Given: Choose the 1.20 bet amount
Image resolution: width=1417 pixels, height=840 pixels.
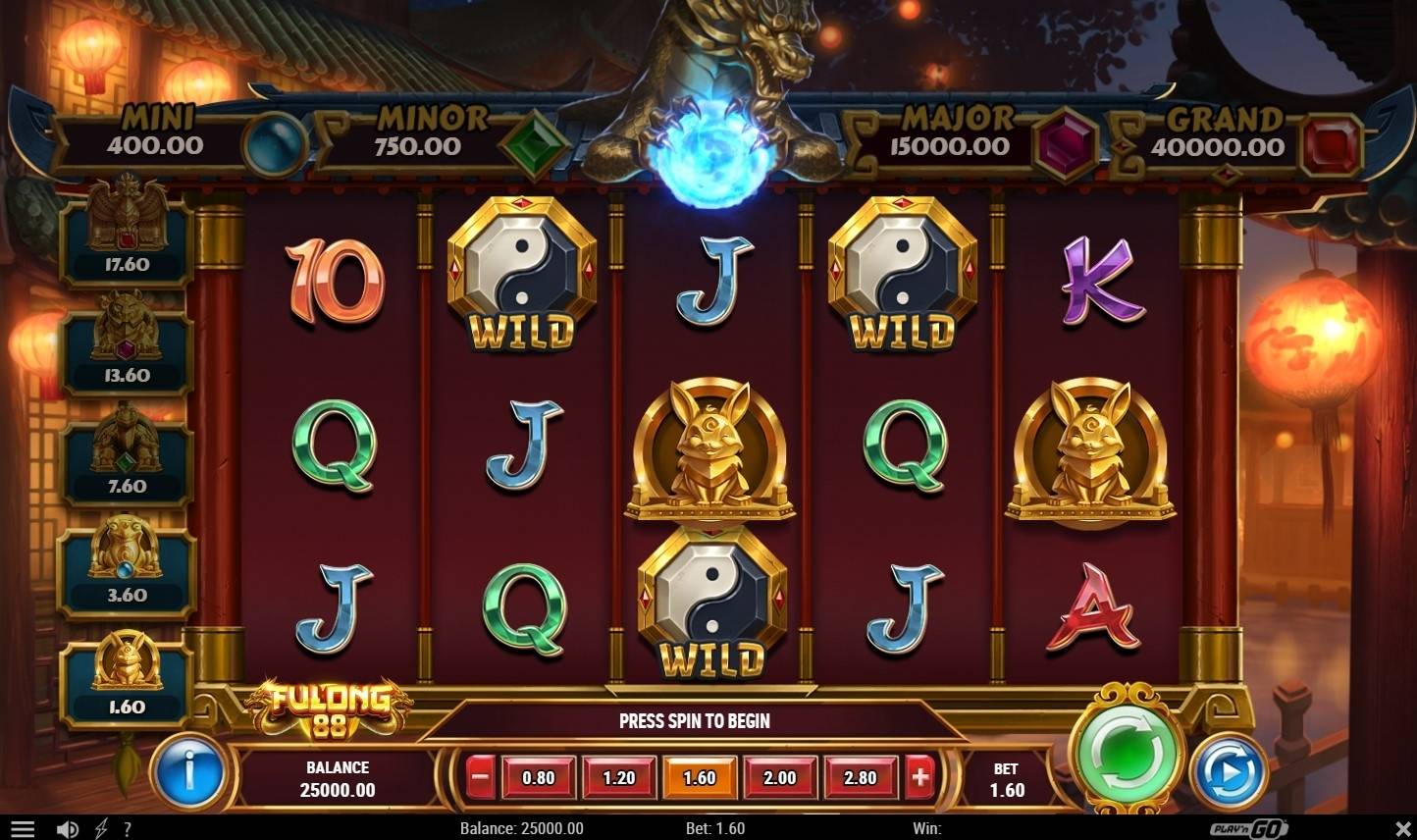Looking at the screenshot, I should [619, 778].
